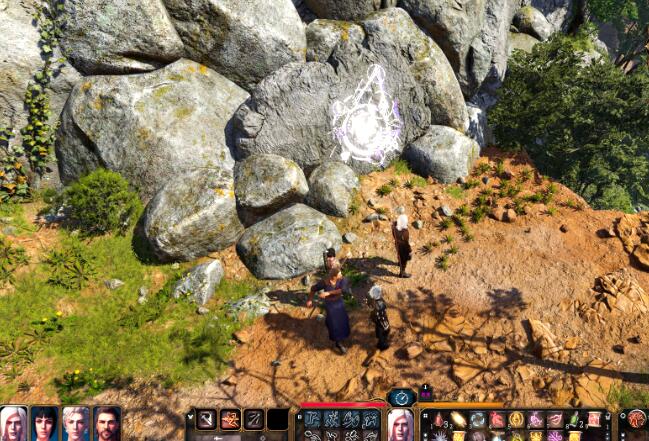Select the ranged weapon attack icon
Image resolution: width=649 pixels, height=441 pixels.
255,420
